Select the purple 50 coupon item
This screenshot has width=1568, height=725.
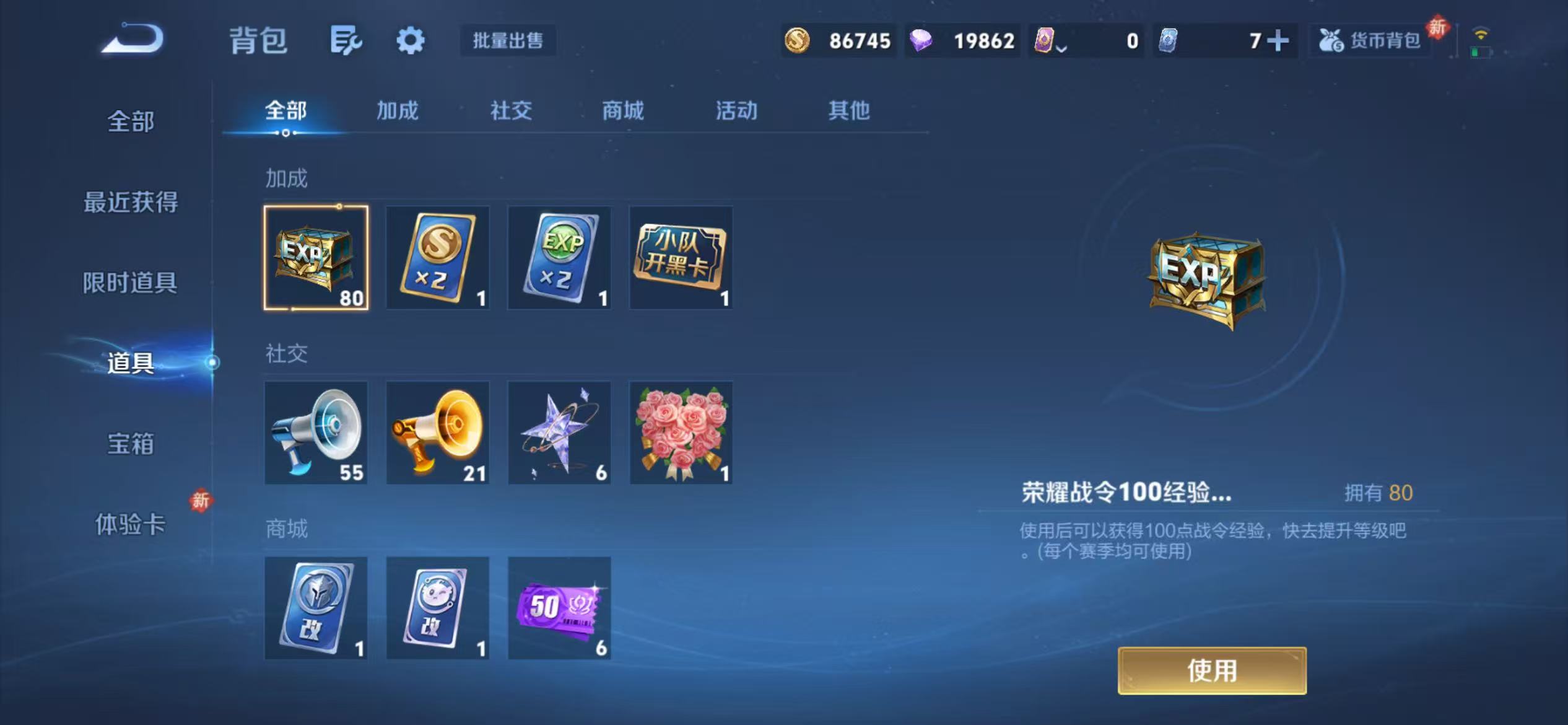559,609
